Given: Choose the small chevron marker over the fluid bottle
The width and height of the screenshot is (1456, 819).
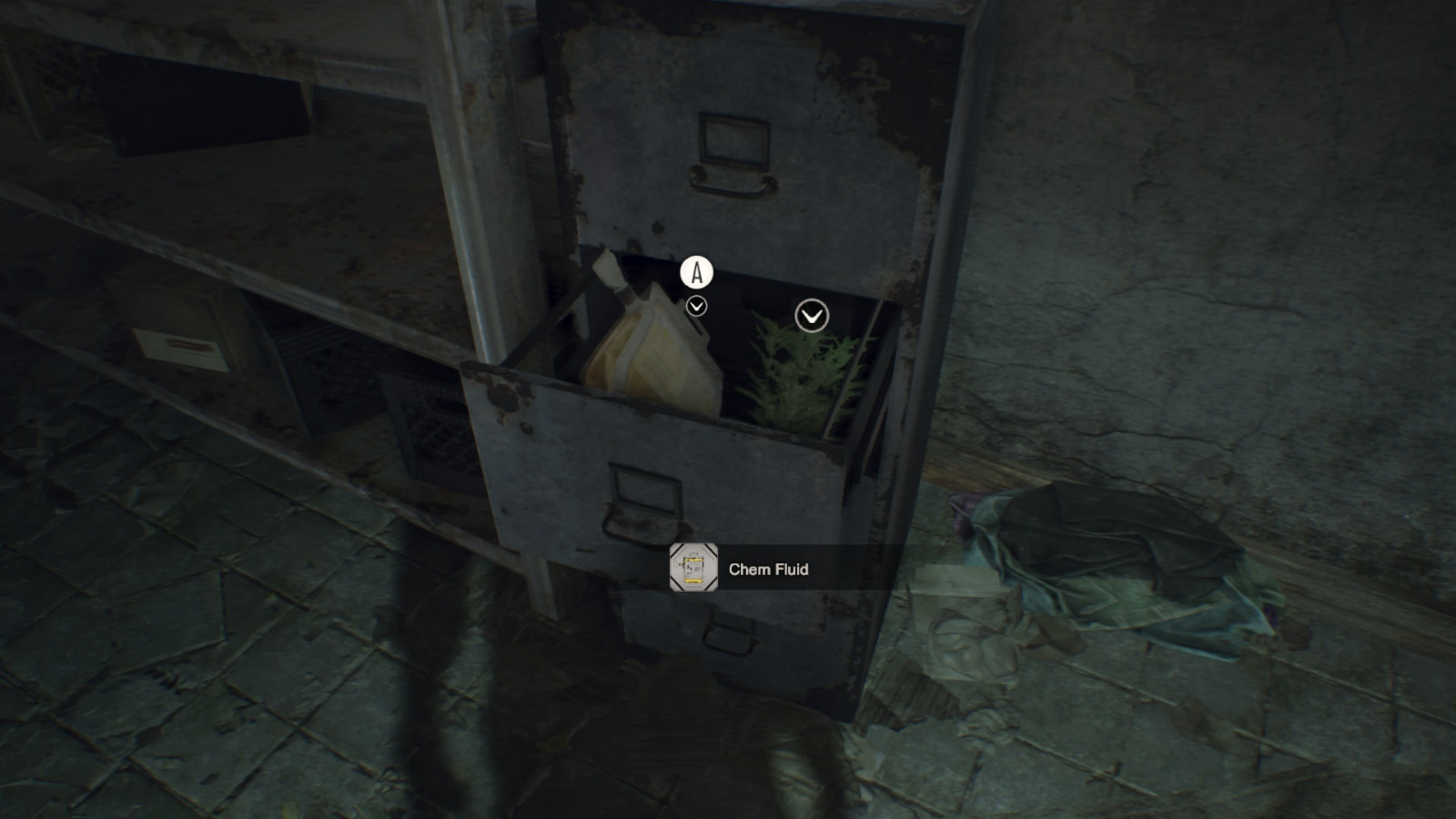Looking at the screenshot, I should (696, 307).
